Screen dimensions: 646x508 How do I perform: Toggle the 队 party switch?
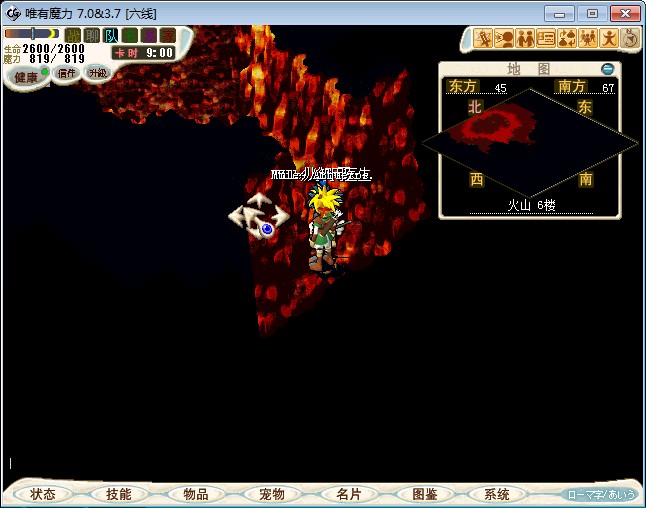pyautogui.click(x=111, y=35)
